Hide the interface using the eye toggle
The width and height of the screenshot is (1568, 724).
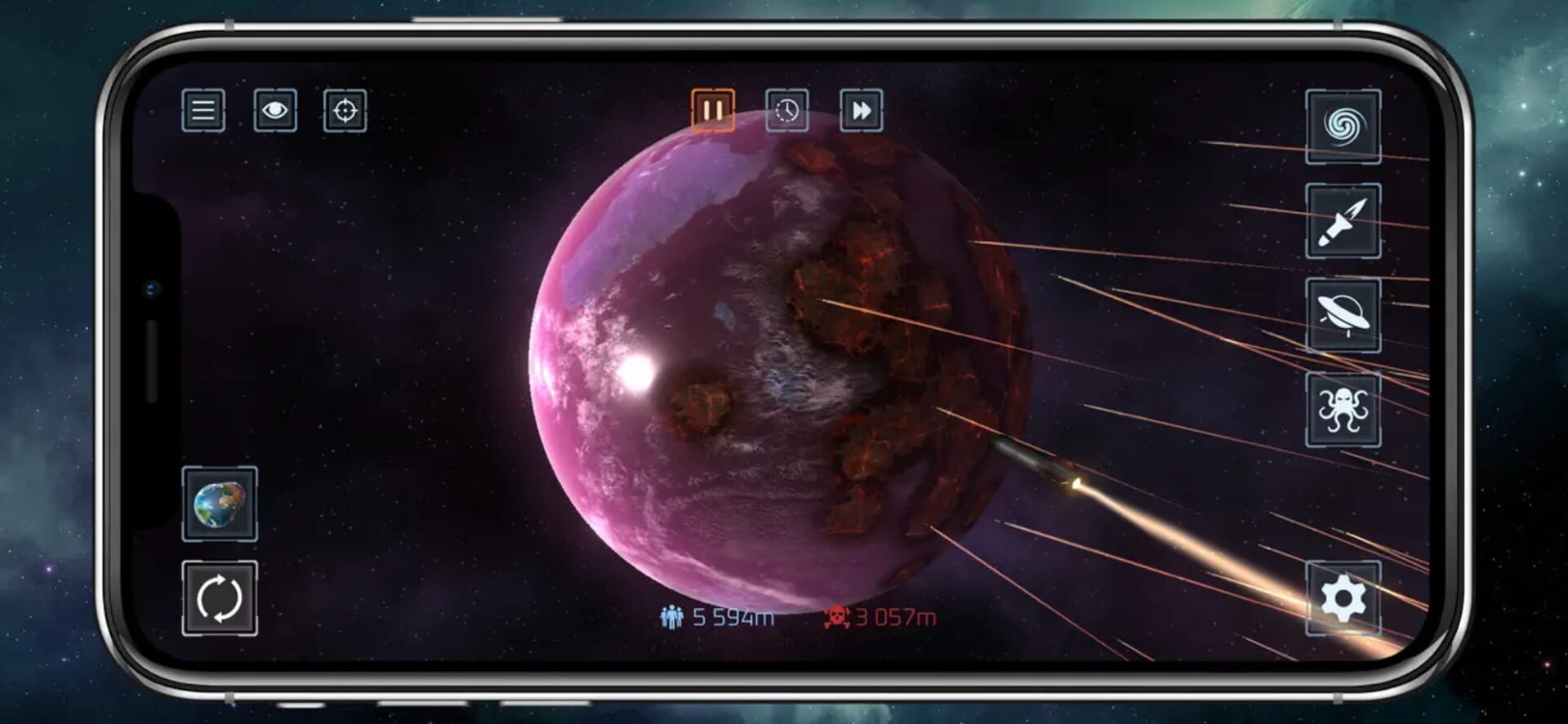275,112
